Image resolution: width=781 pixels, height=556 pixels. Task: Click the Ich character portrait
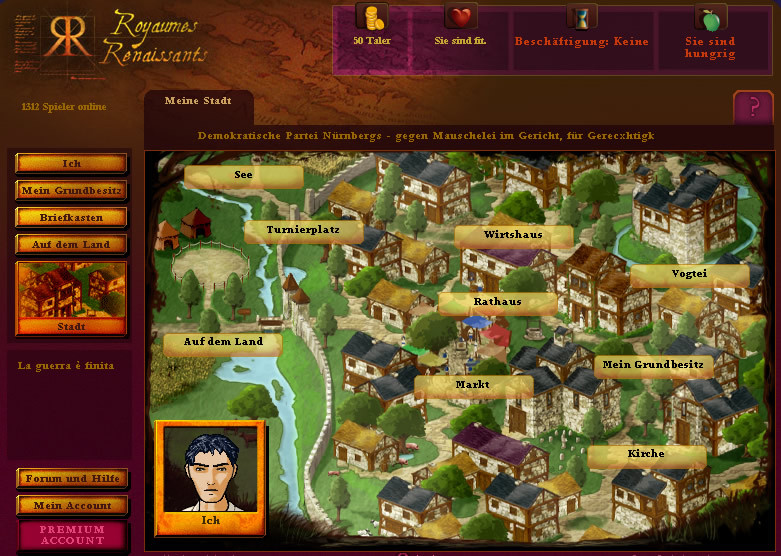pyautogui.click(x=211, y=477)
